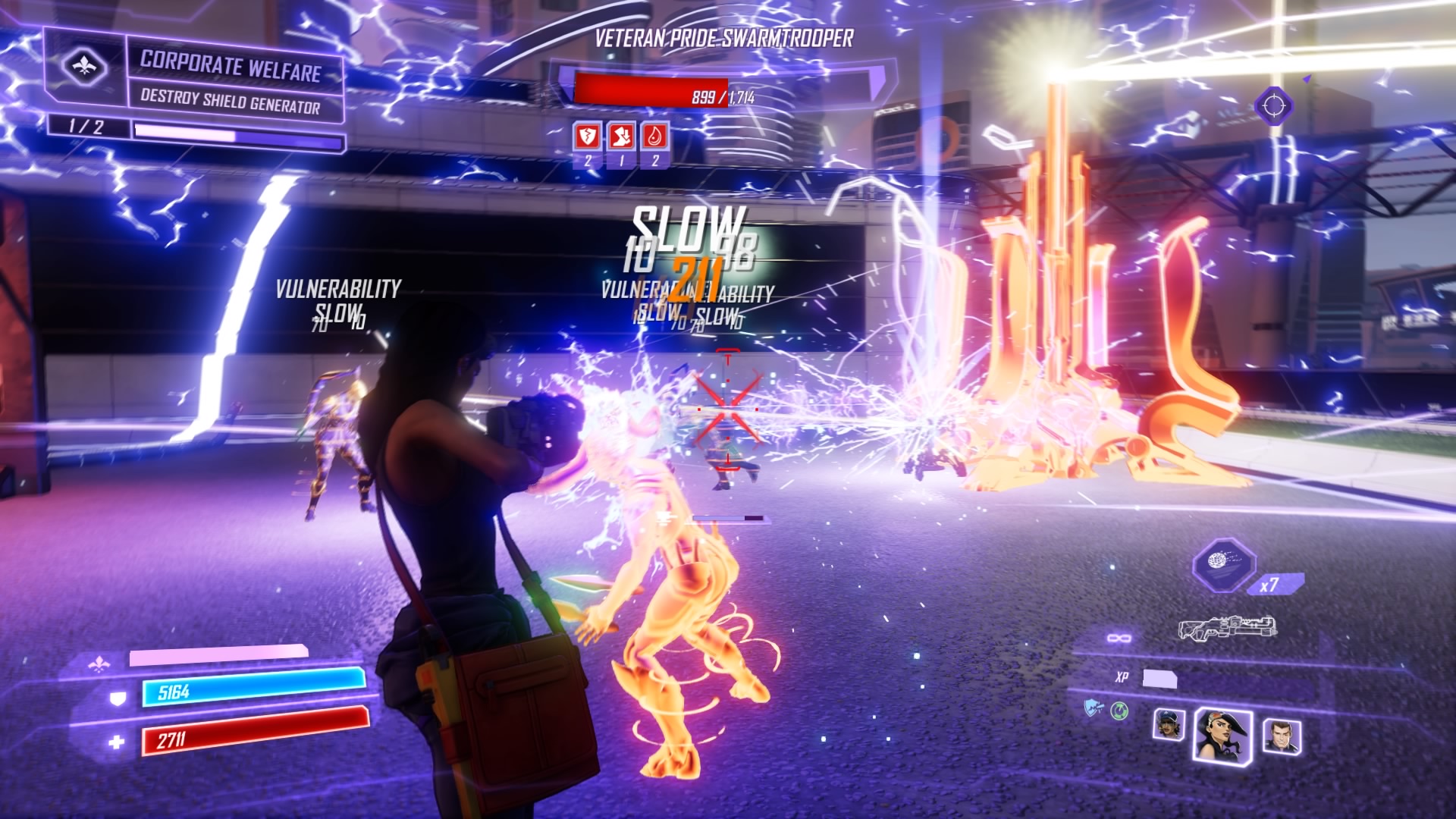
Task: Select the active agent portrait with goggles
Action: click(x=1222, y=733)
